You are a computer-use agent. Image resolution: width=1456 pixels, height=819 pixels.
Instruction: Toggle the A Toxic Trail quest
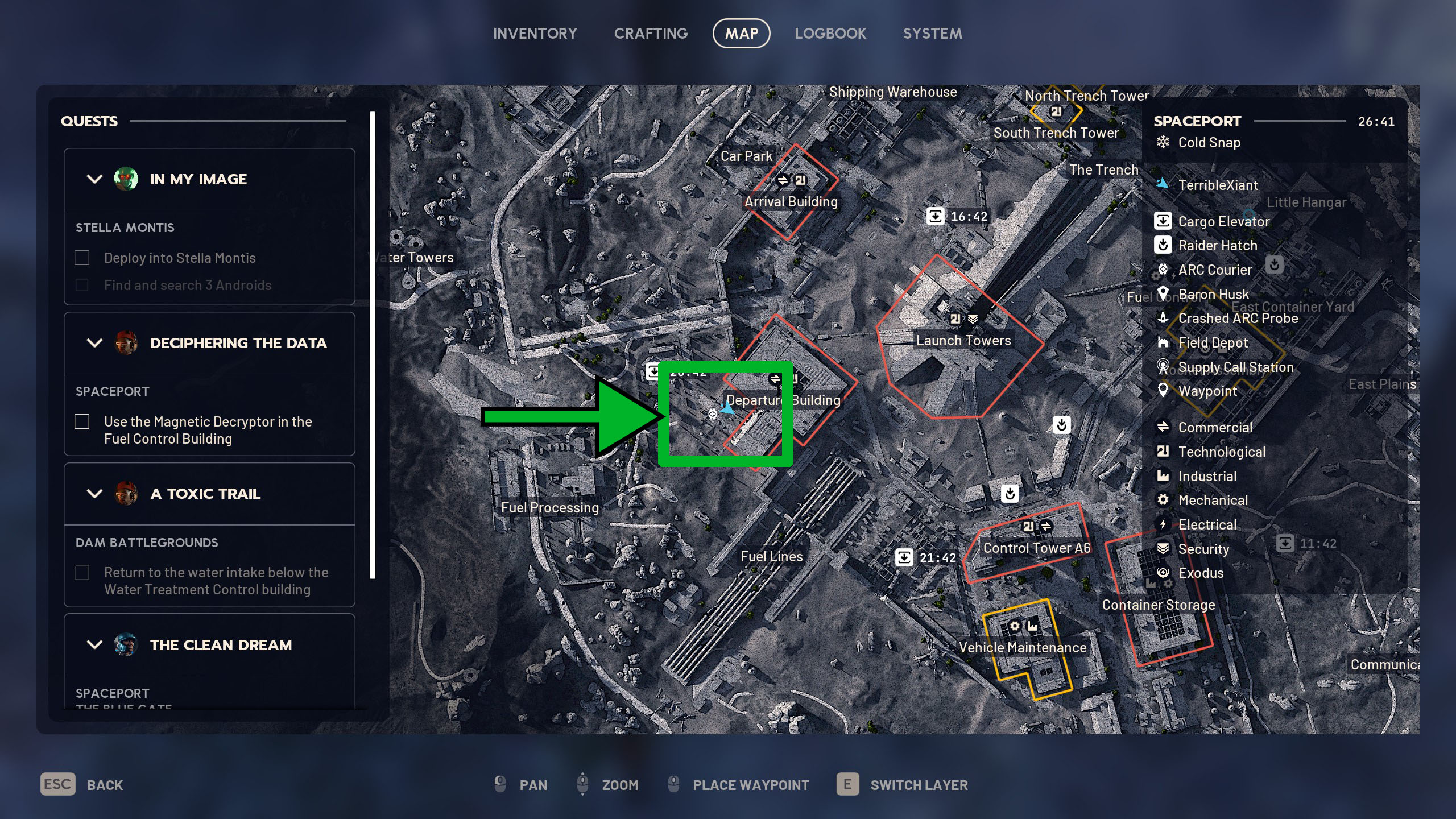[x=94, y=494]
